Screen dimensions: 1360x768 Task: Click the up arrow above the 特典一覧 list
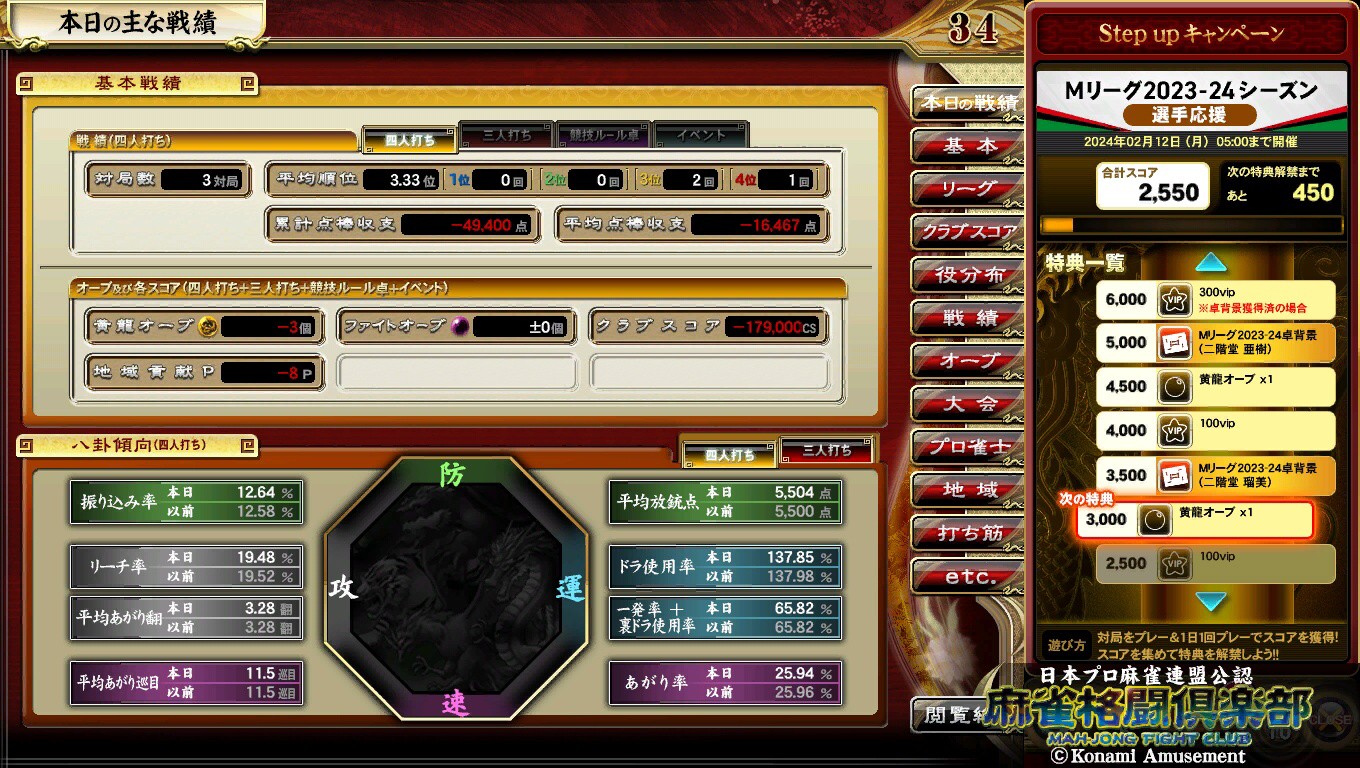pyautogui.click(x=1211, y=262)
